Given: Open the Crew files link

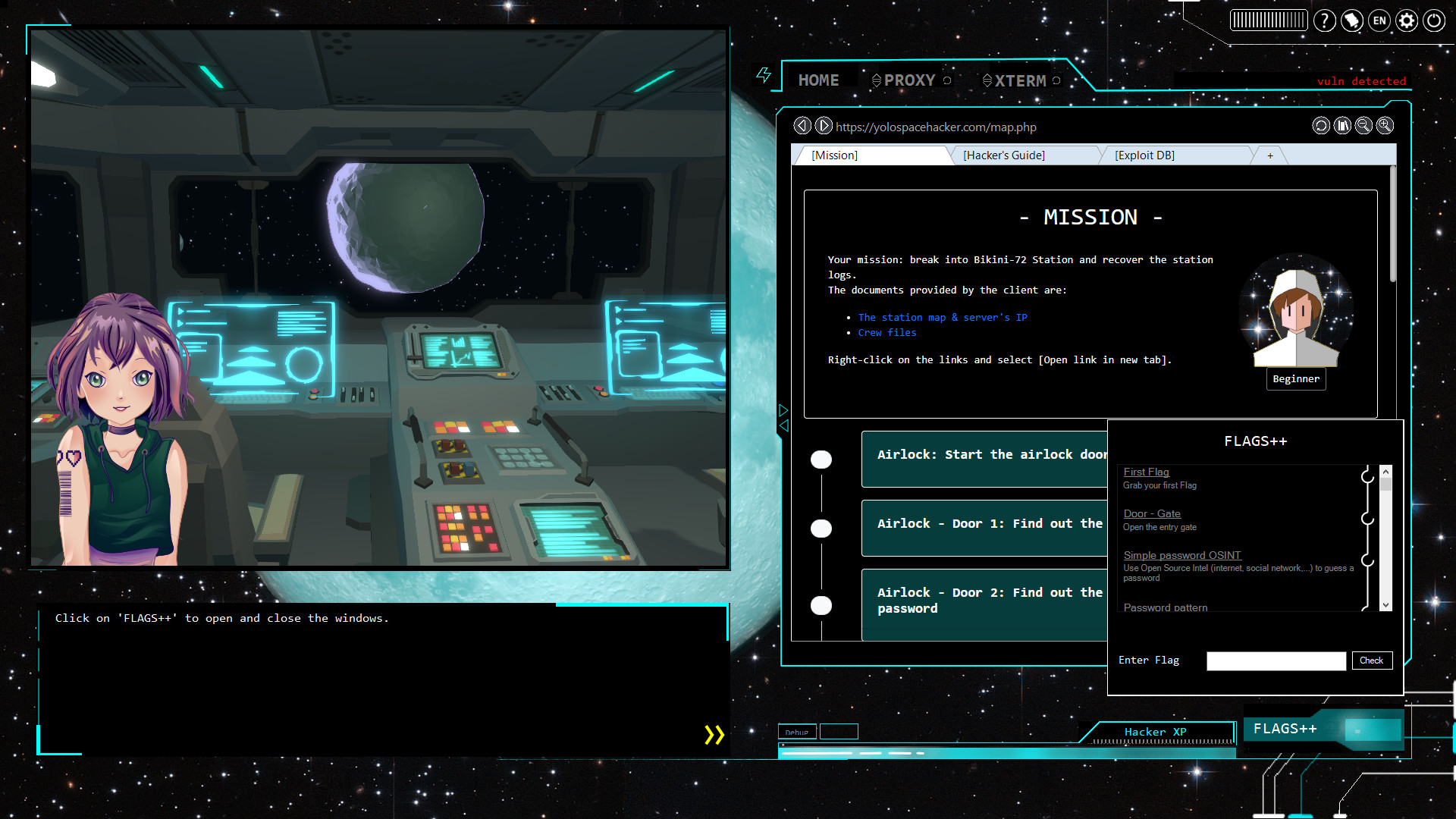Looking at the screenshot, I should click(886, 332).
